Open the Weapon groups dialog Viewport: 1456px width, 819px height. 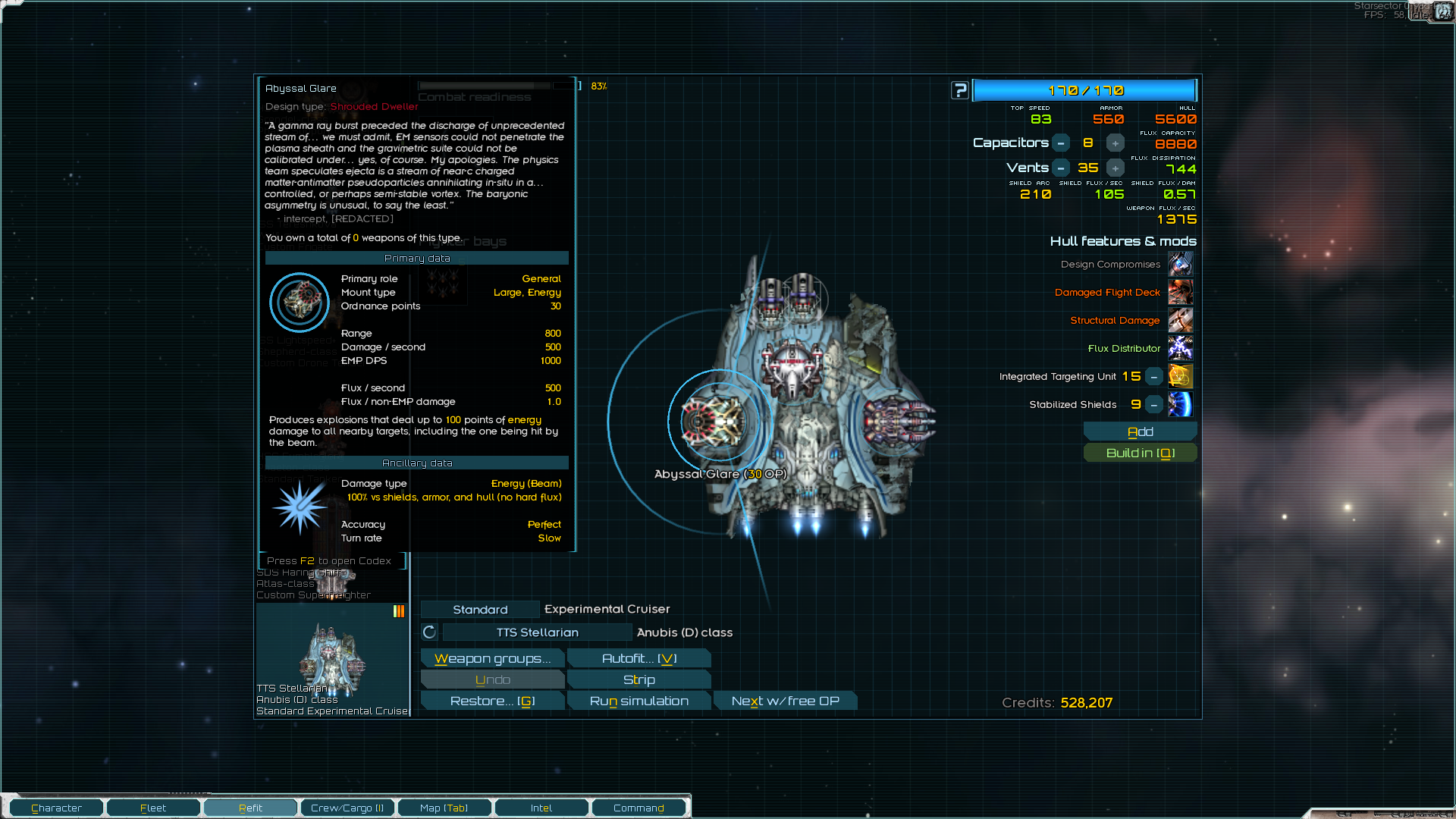click(x=492, y=658)
